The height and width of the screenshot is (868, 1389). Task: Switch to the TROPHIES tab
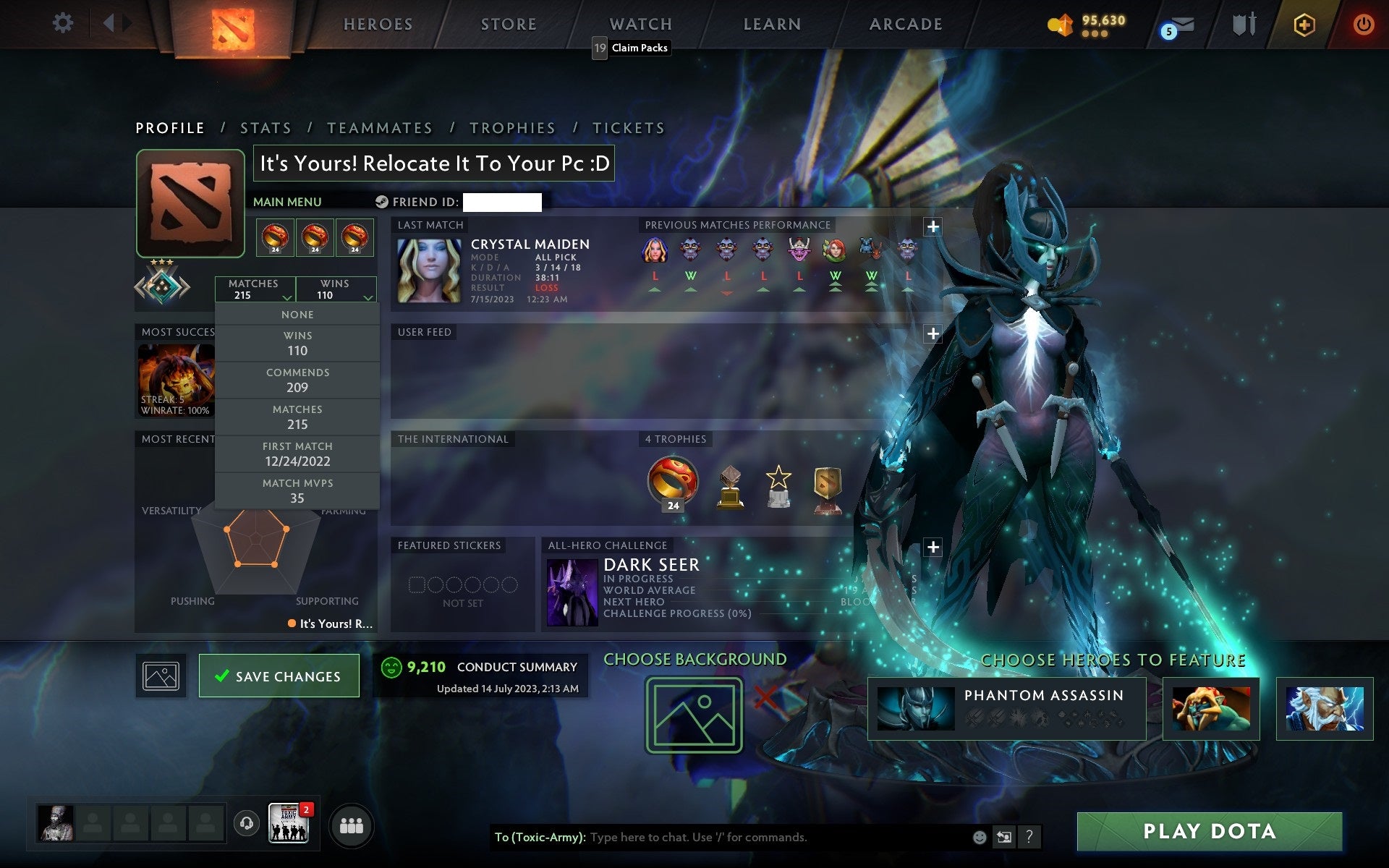pyautogui.click(x=513, y=127)
